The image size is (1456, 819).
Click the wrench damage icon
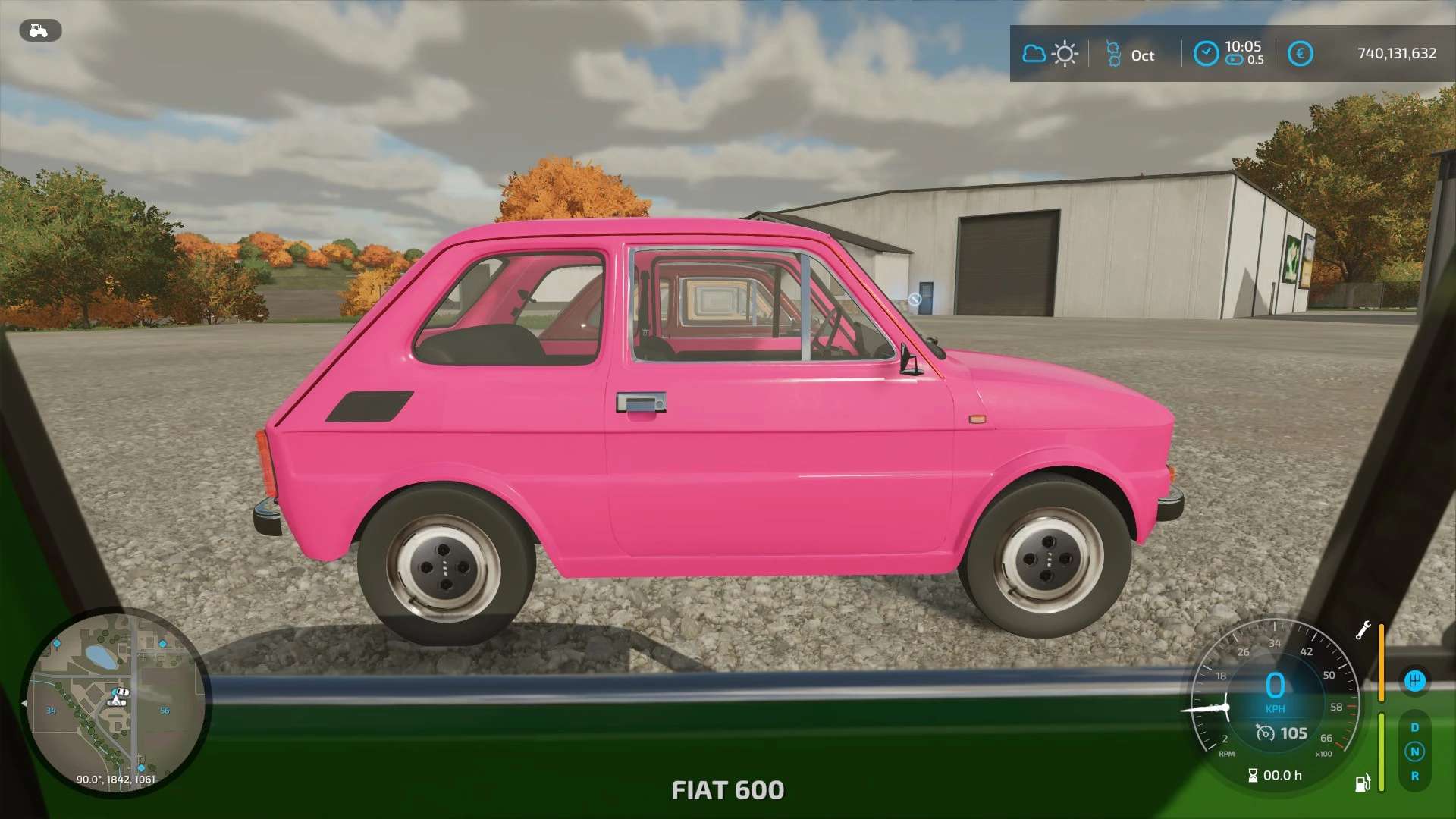pyautogui.click(x=1363, y=630)
